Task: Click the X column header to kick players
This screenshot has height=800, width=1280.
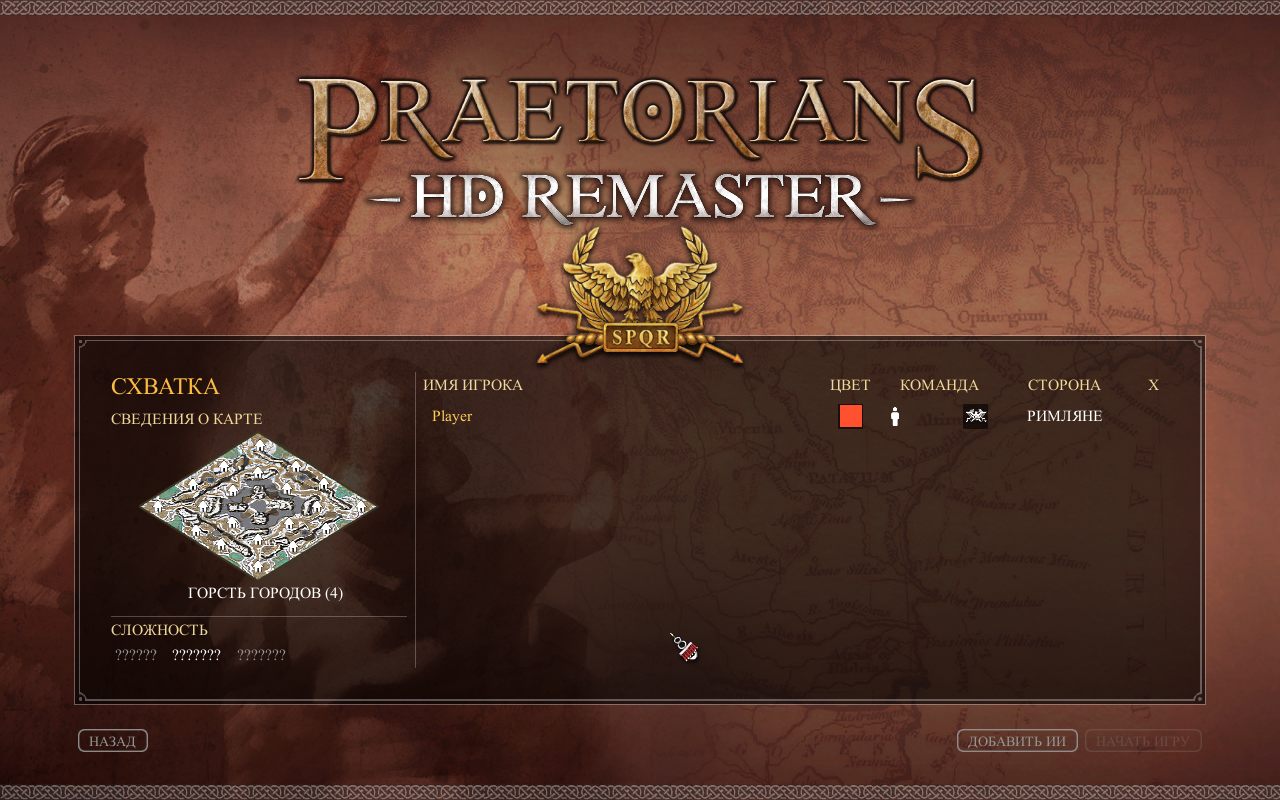Action: (1152, 384)
